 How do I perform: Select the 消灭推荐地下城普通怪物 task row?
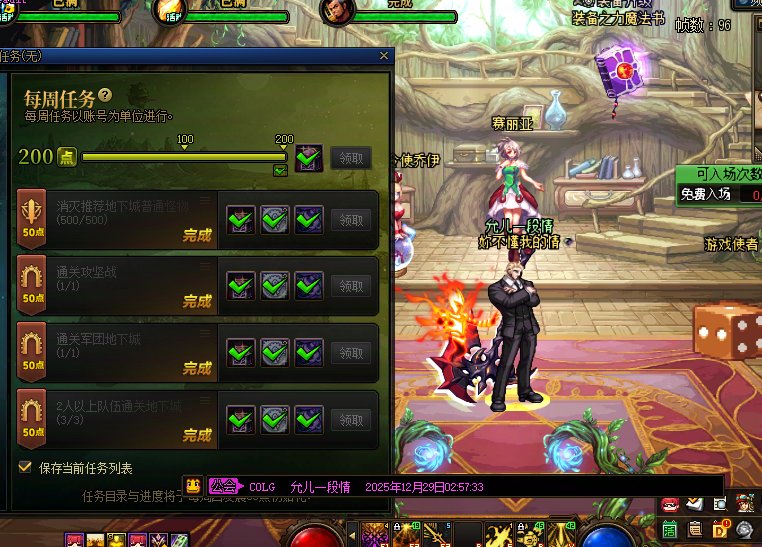point(120,220)
